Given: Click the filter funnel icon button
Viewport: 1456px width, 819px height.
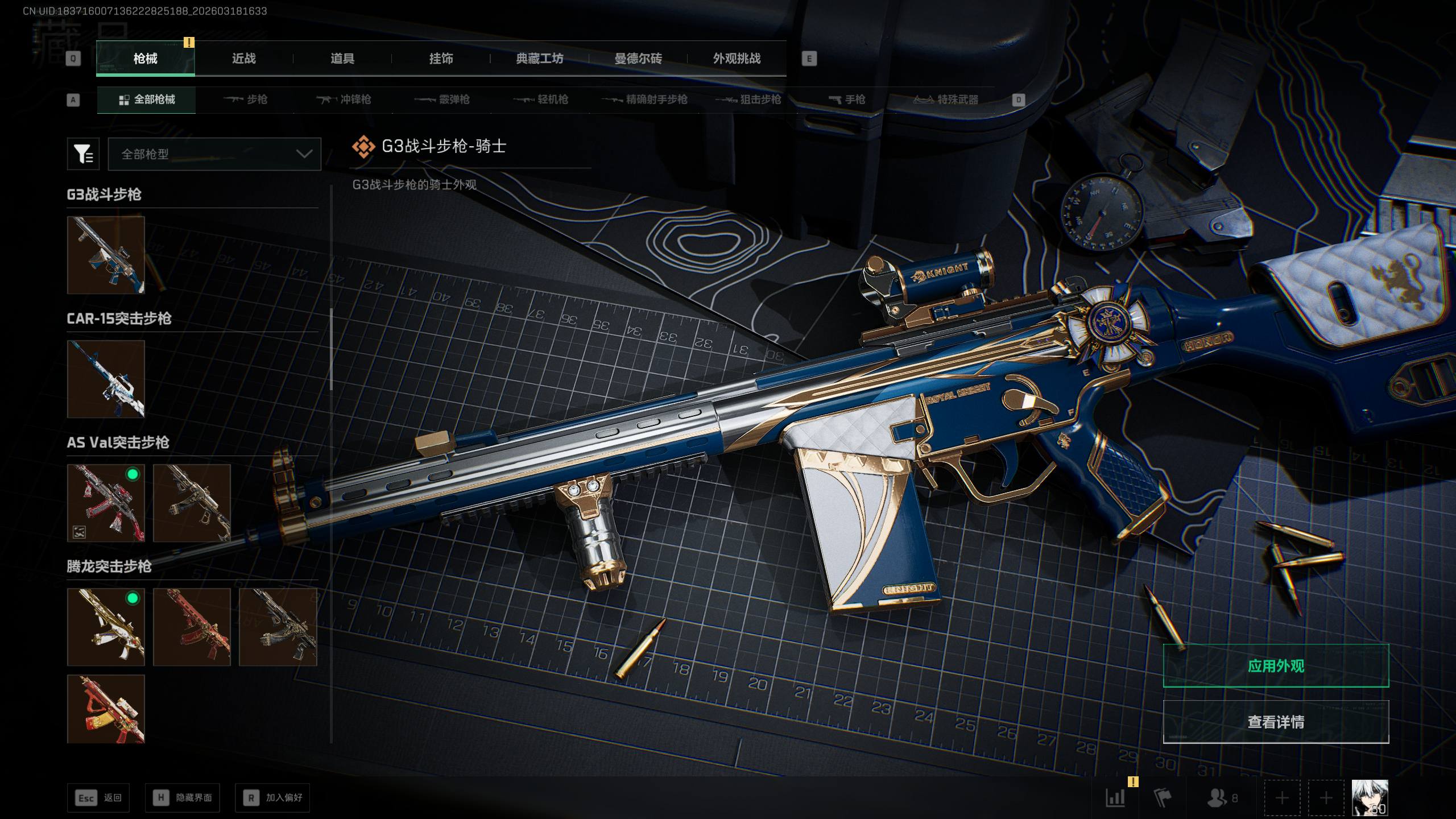Looking at the screenshot, I should point(83,154).
